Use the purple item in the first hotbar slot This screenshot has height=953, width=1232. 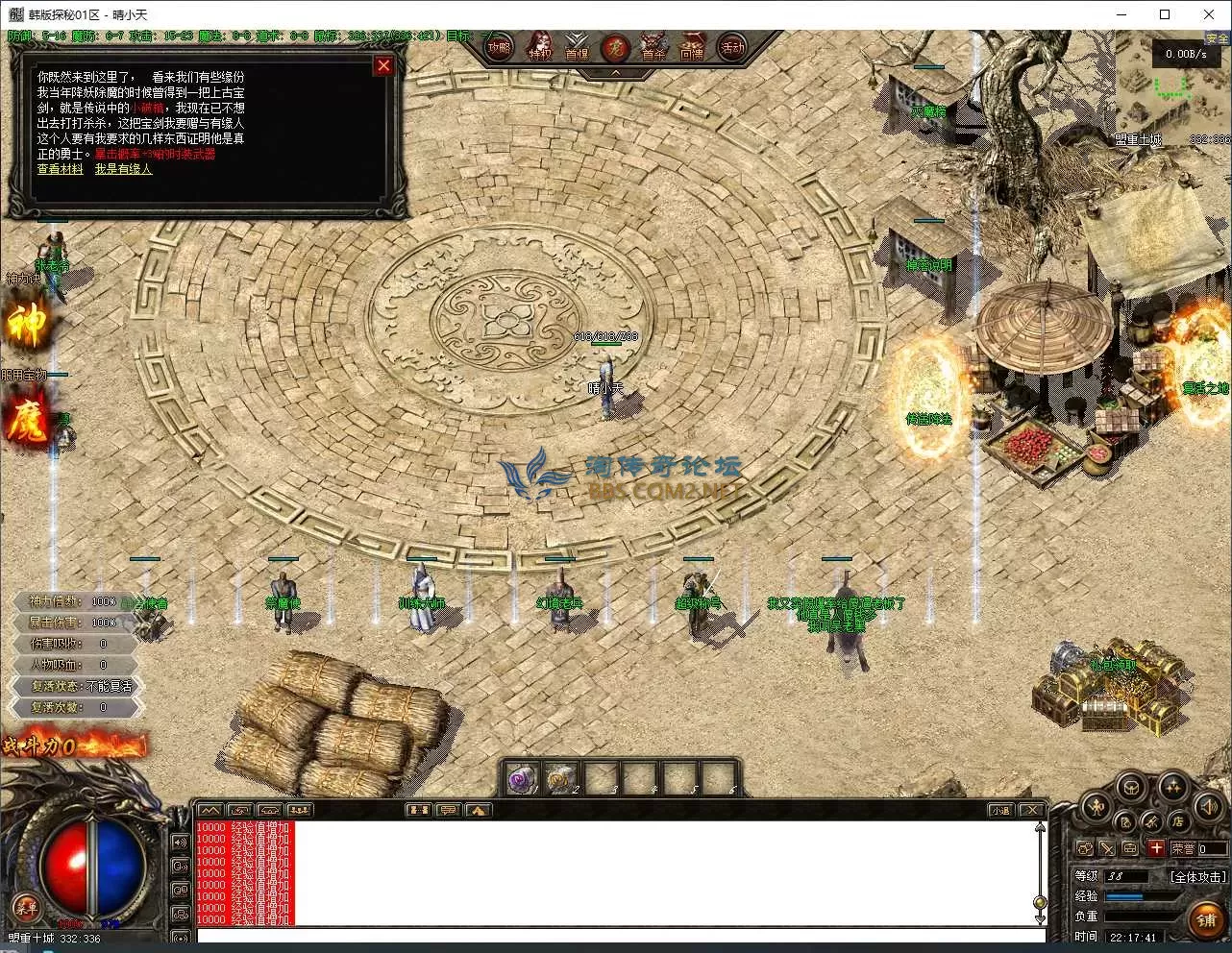point(523,778)
